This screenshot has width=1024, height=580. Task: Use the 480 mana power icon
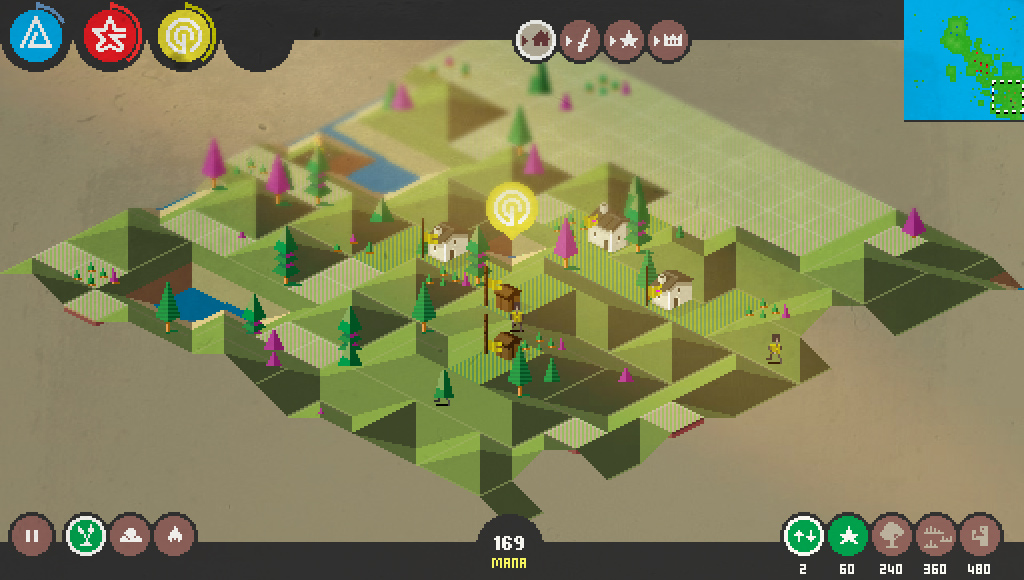coord(980,535)
